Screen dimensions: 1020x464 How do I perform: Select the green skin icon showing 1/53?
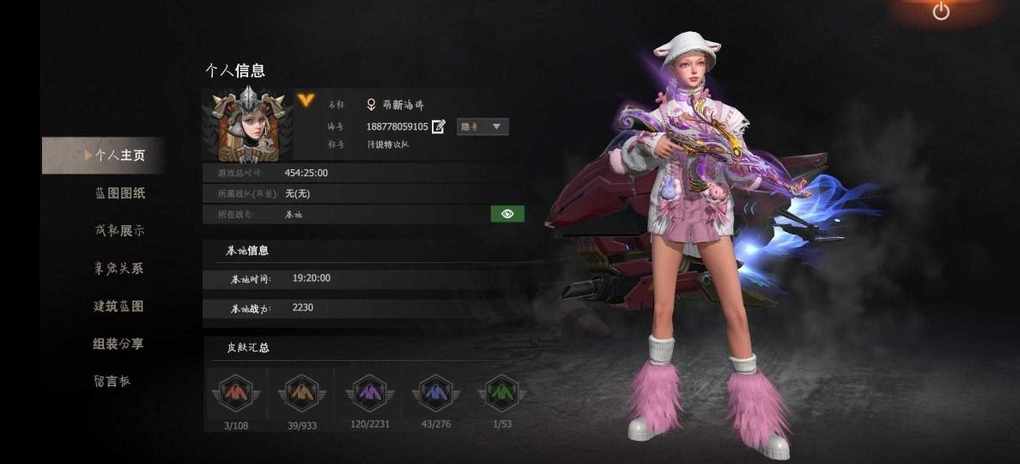501,393
